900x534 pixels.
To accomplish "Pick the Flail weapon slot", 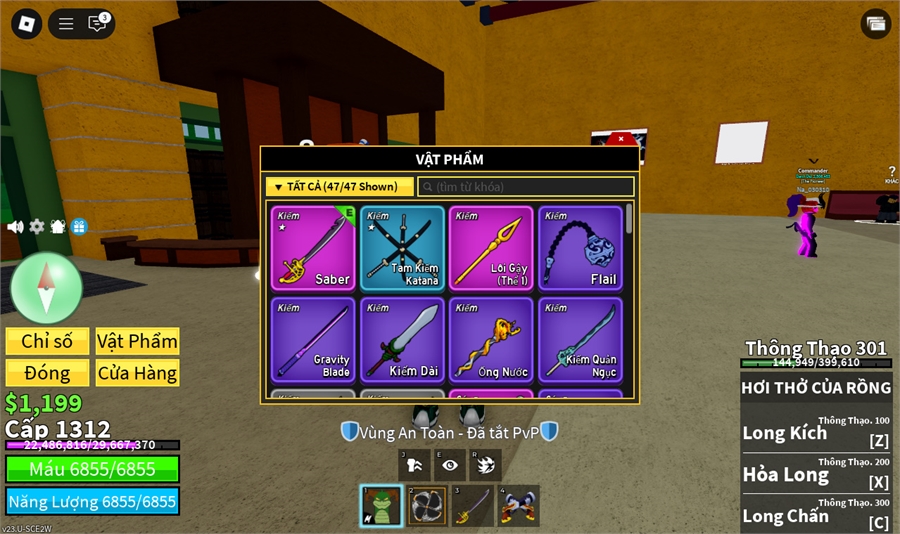I will point(580,248).
